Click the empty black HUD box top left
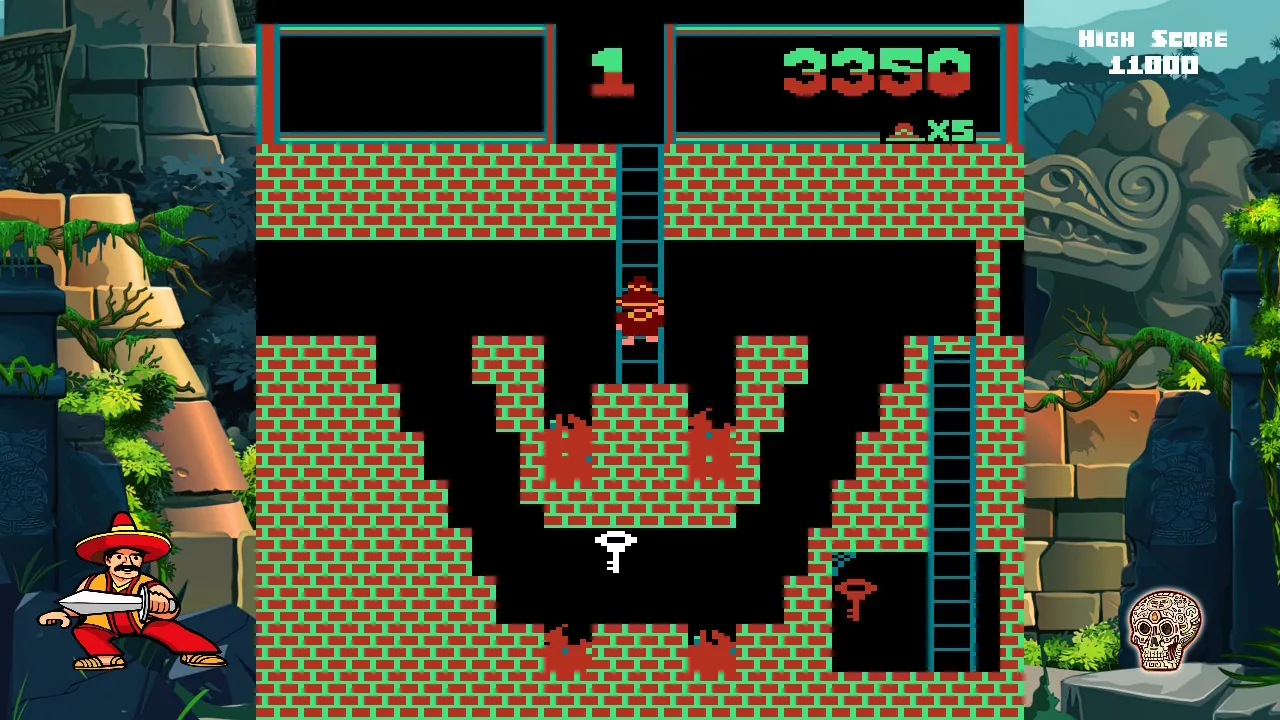 pos(410,85)
